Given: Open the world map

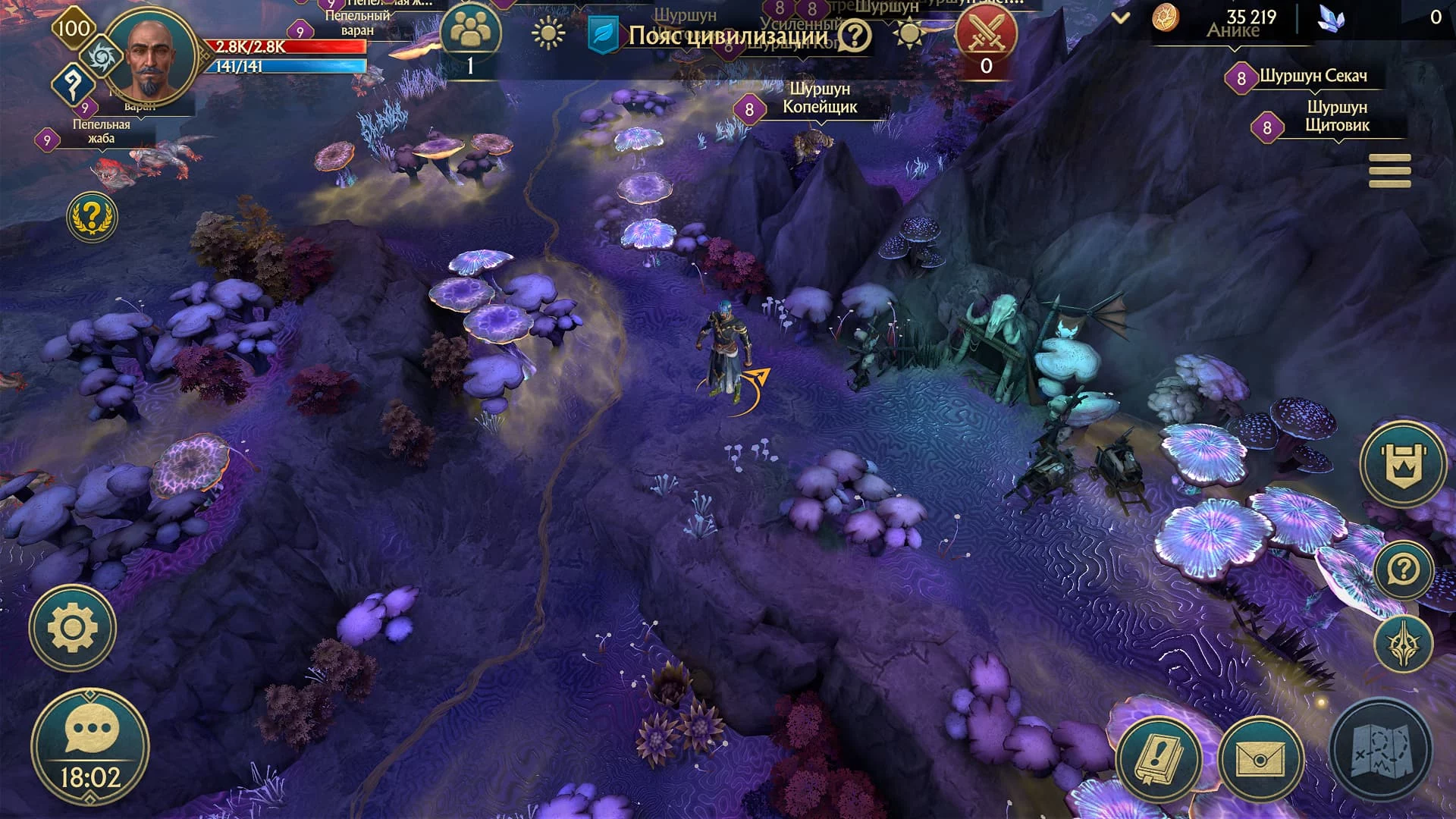Looking at the screenshot, I should click(1382, 750).
